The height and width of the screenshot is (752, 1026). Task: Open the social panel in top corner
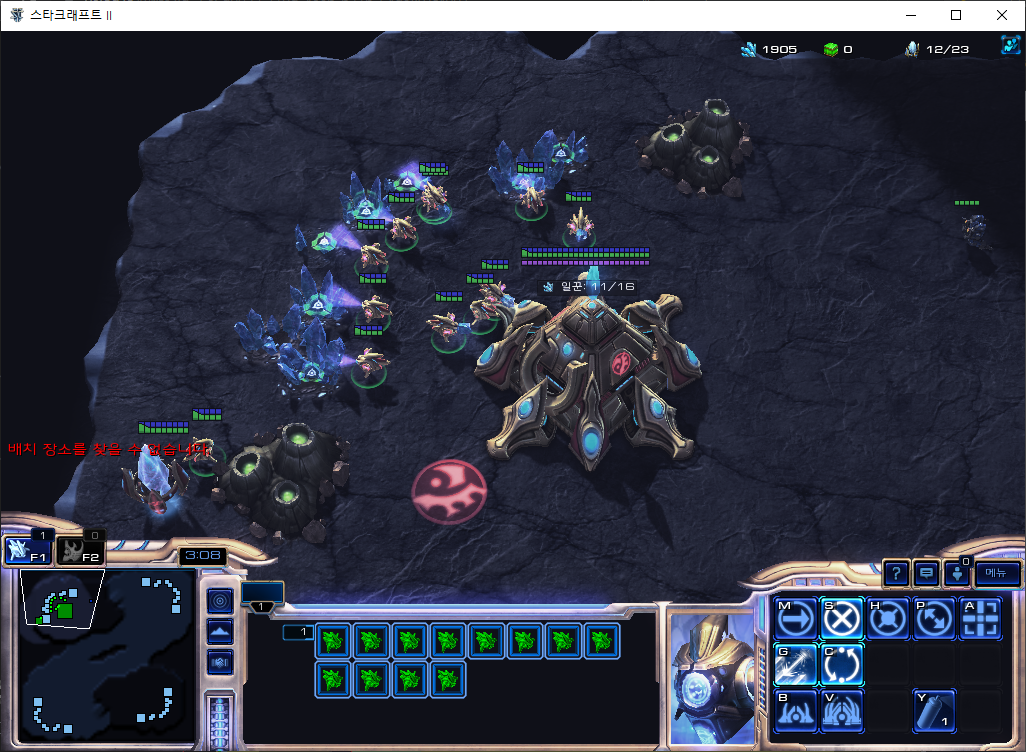point(1009,46)
